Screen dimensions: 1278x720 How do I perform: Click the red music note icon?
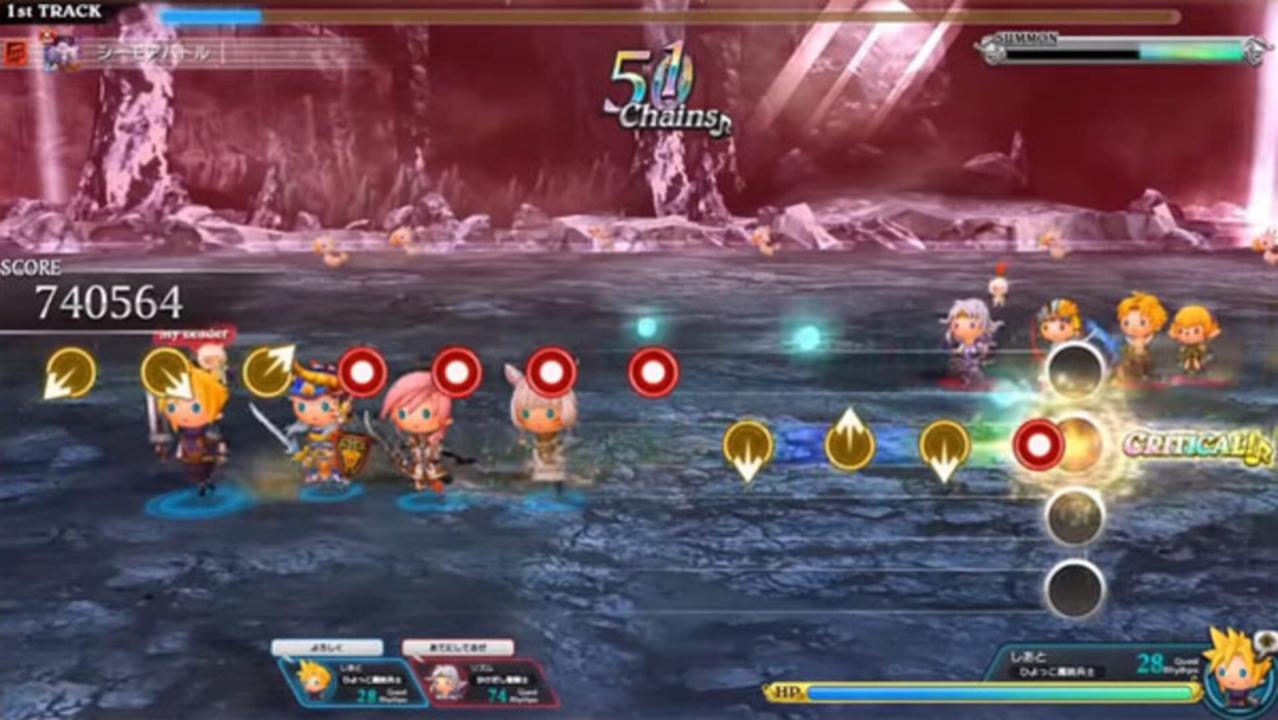pyautogui.click(x=16, y=51)
